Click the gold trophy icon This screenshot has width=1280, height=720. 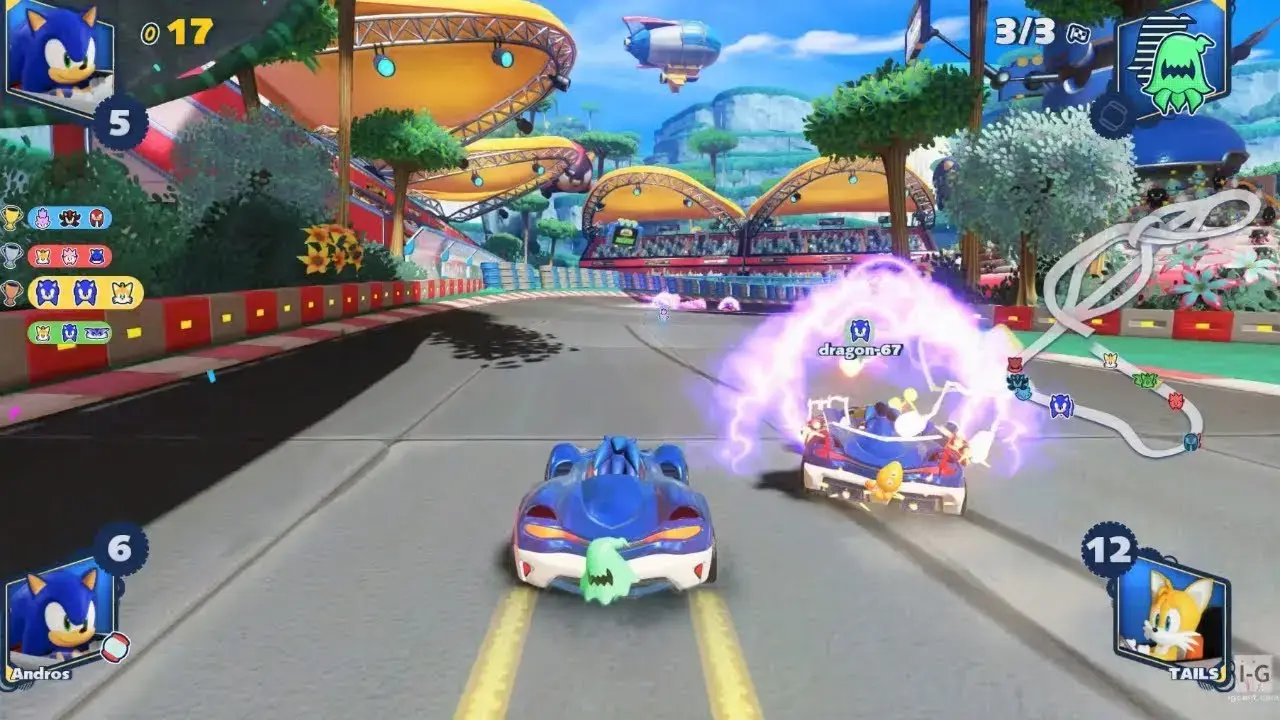[x=12, y=218]
